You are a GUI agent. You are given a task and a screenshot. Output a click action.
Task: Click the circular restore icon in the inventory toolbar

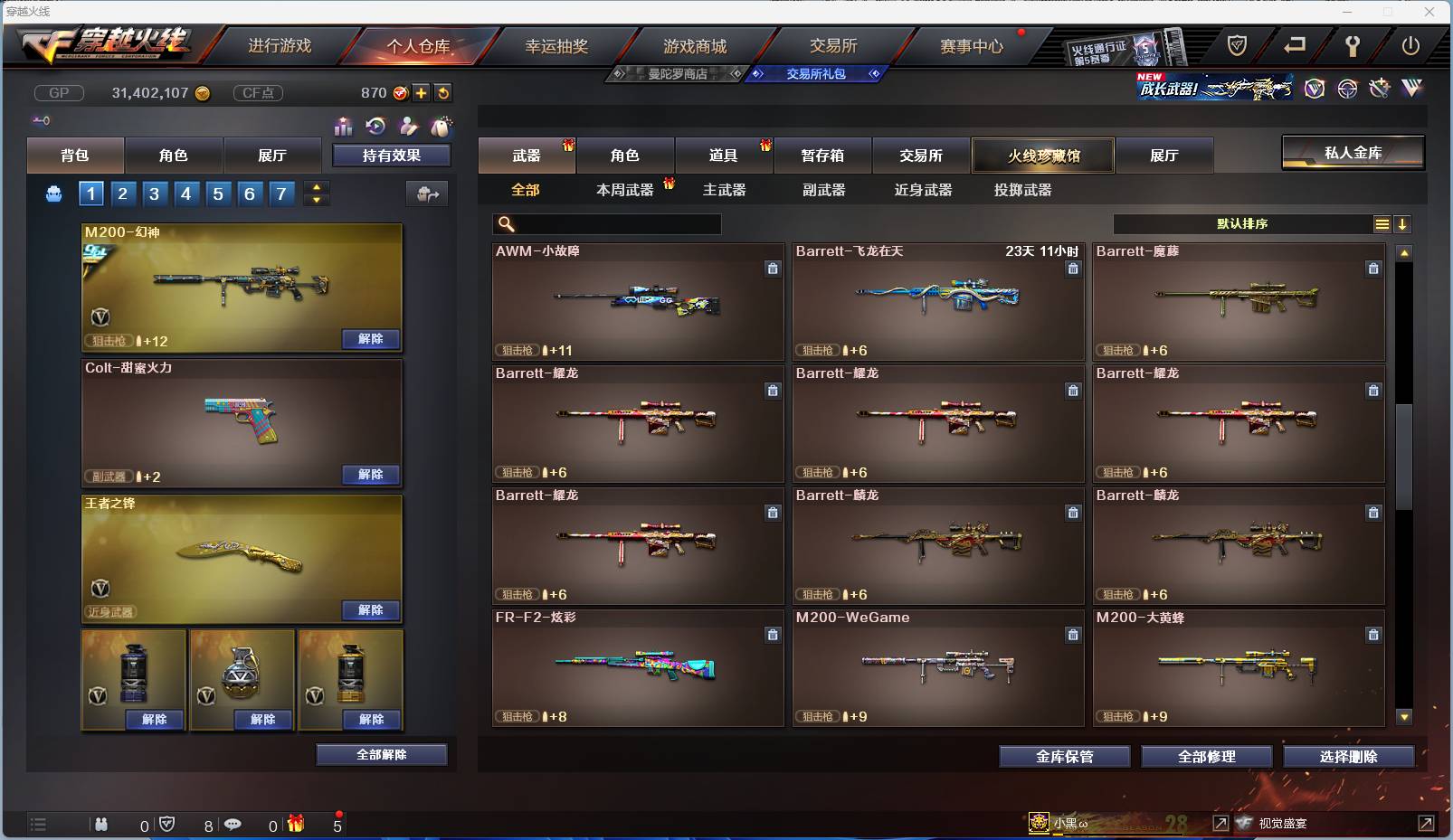(x=375, y=127)
